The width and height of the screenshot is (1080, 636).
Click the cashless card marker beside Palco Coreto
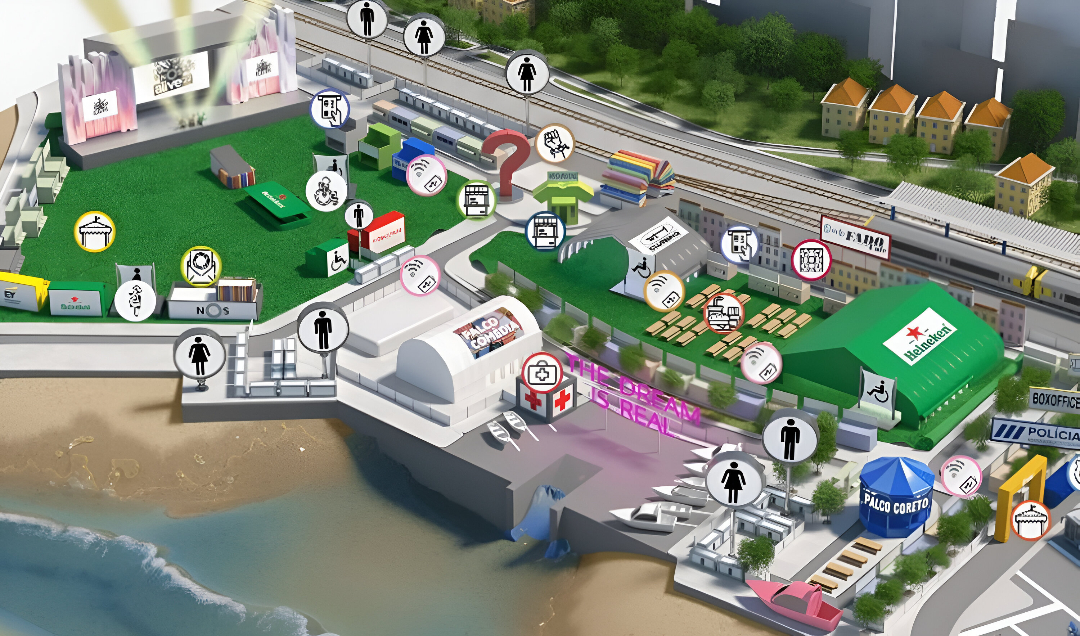click(961, 476)
